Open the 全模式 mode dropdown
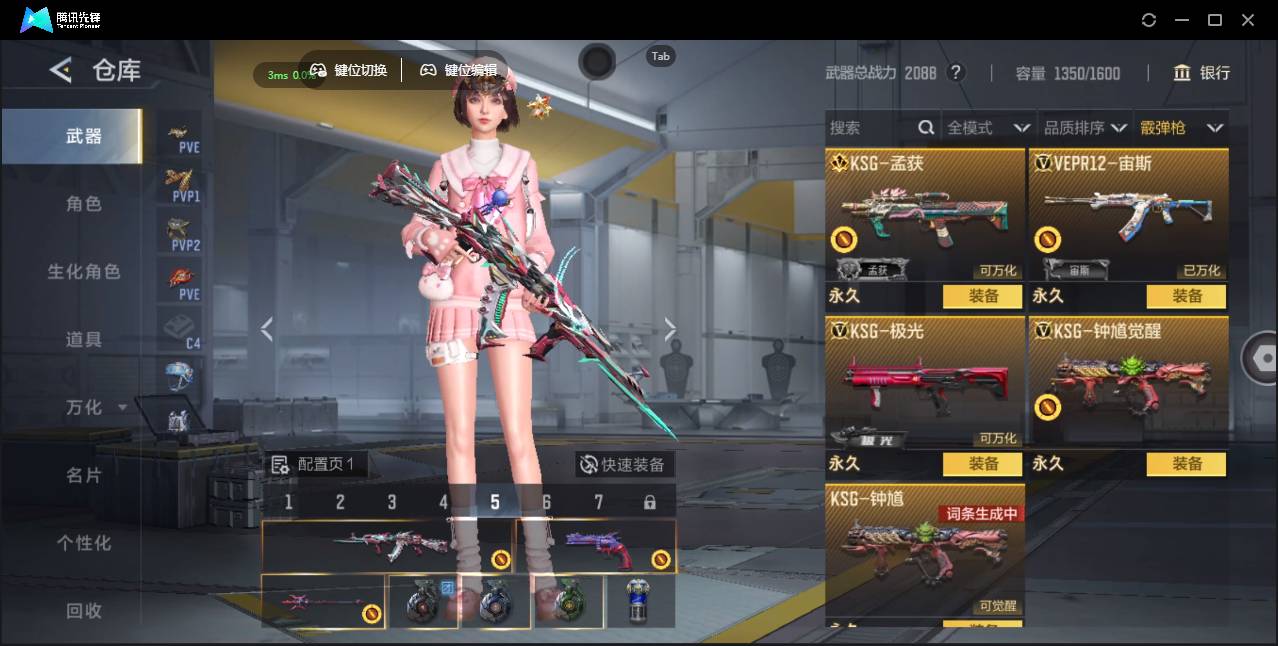Viewport: 1278px width, 646px height. pos(987,128)
